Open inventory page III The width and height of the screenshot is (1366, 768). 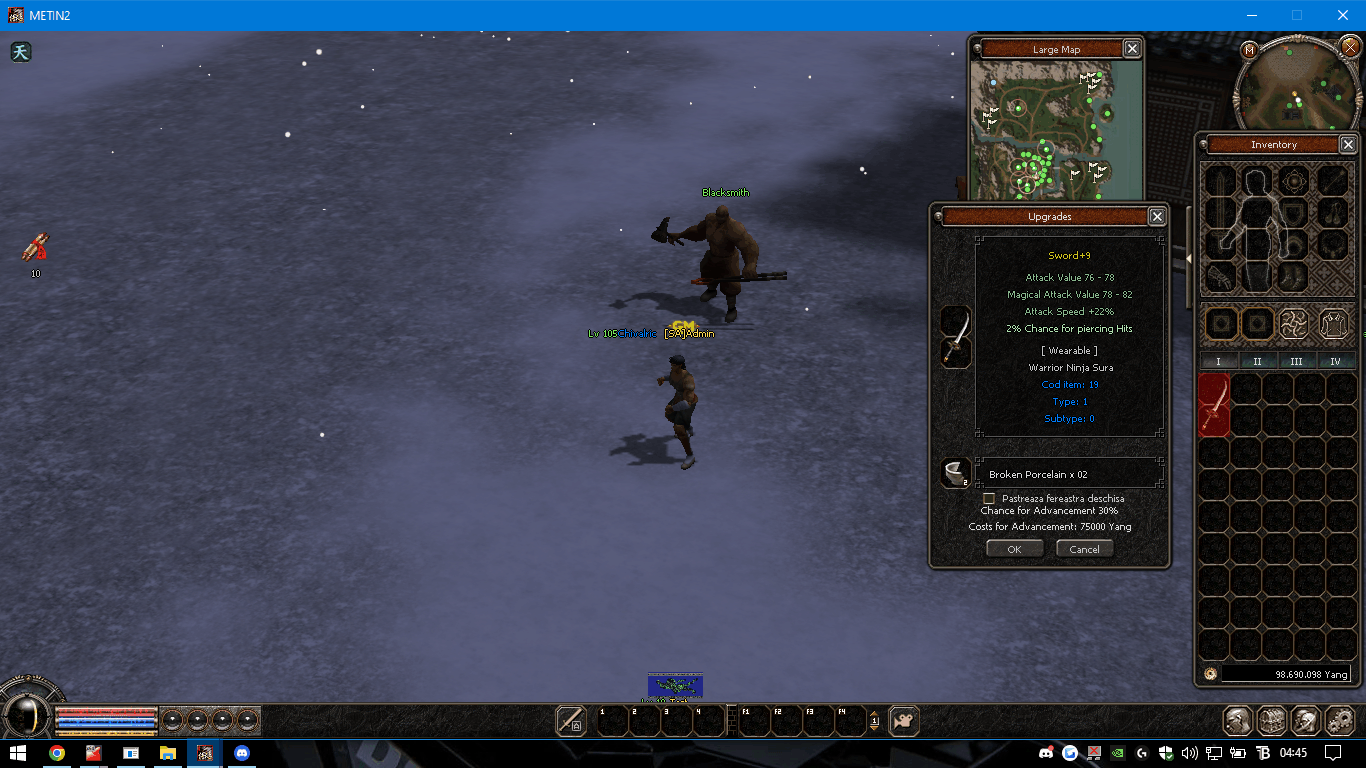(x=1296, y=362)
